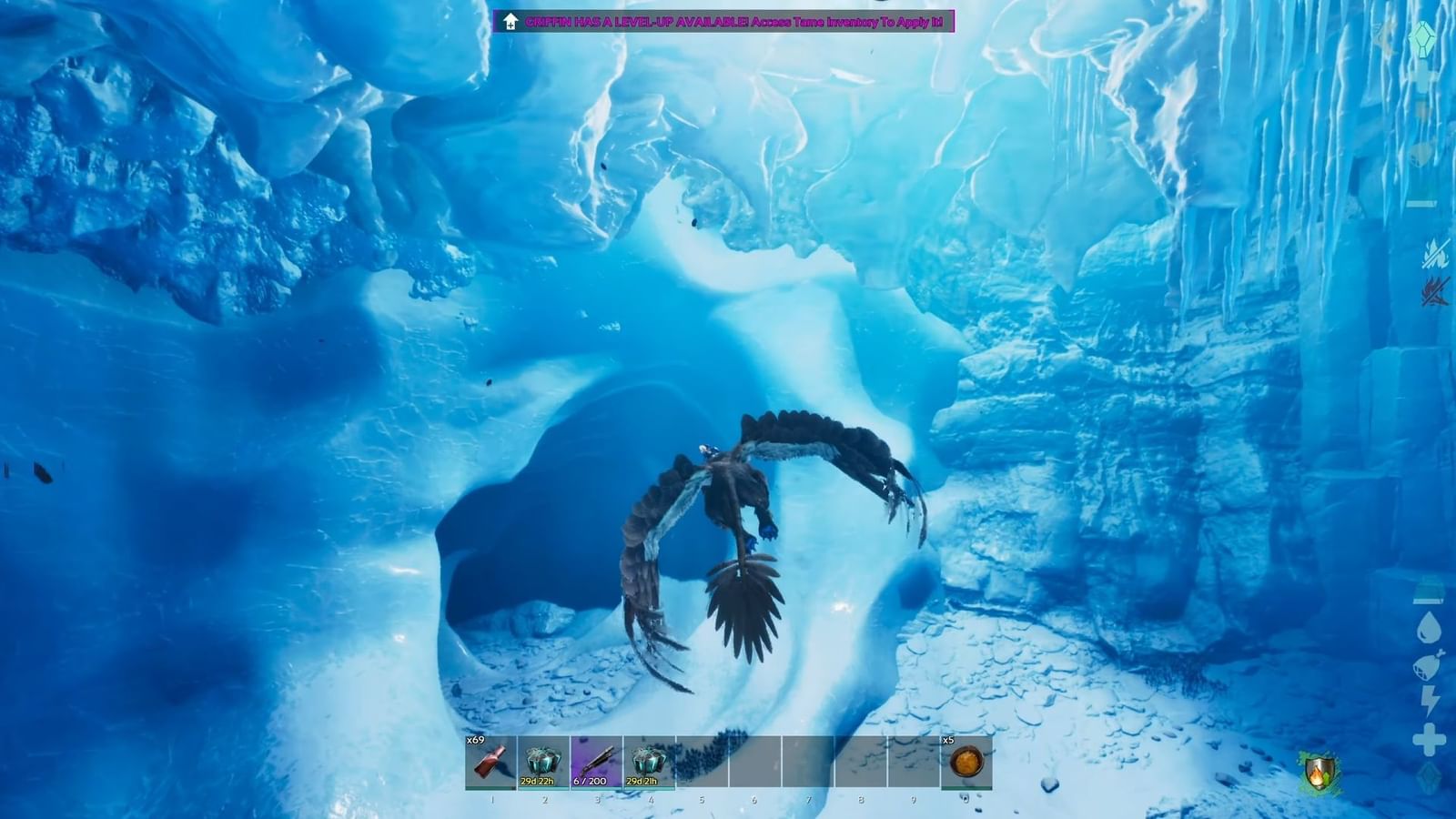The image size is (1456, 819).
Task: Select the cryopod in hotbar slot 2
Action: [x=542, y=760]
